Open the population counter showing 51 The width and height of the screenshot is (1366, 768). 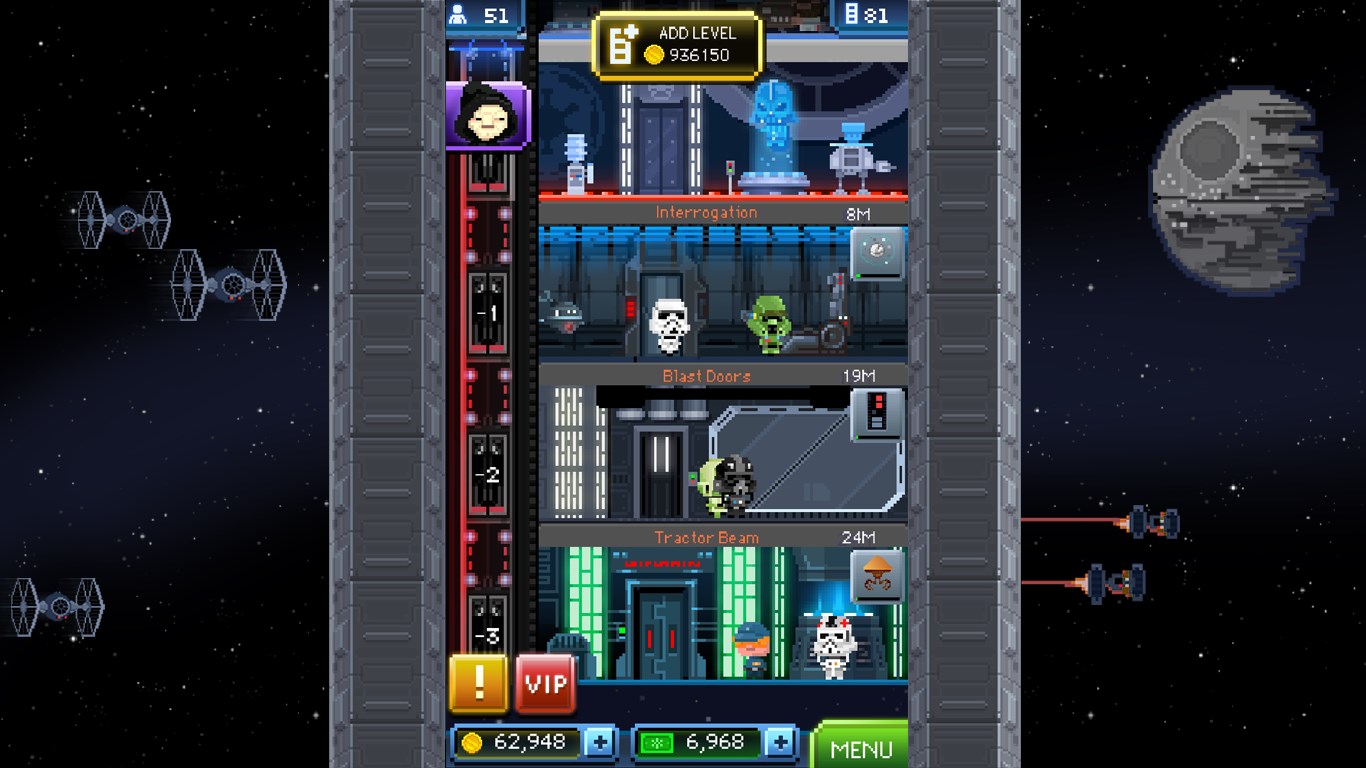[487, 16]
